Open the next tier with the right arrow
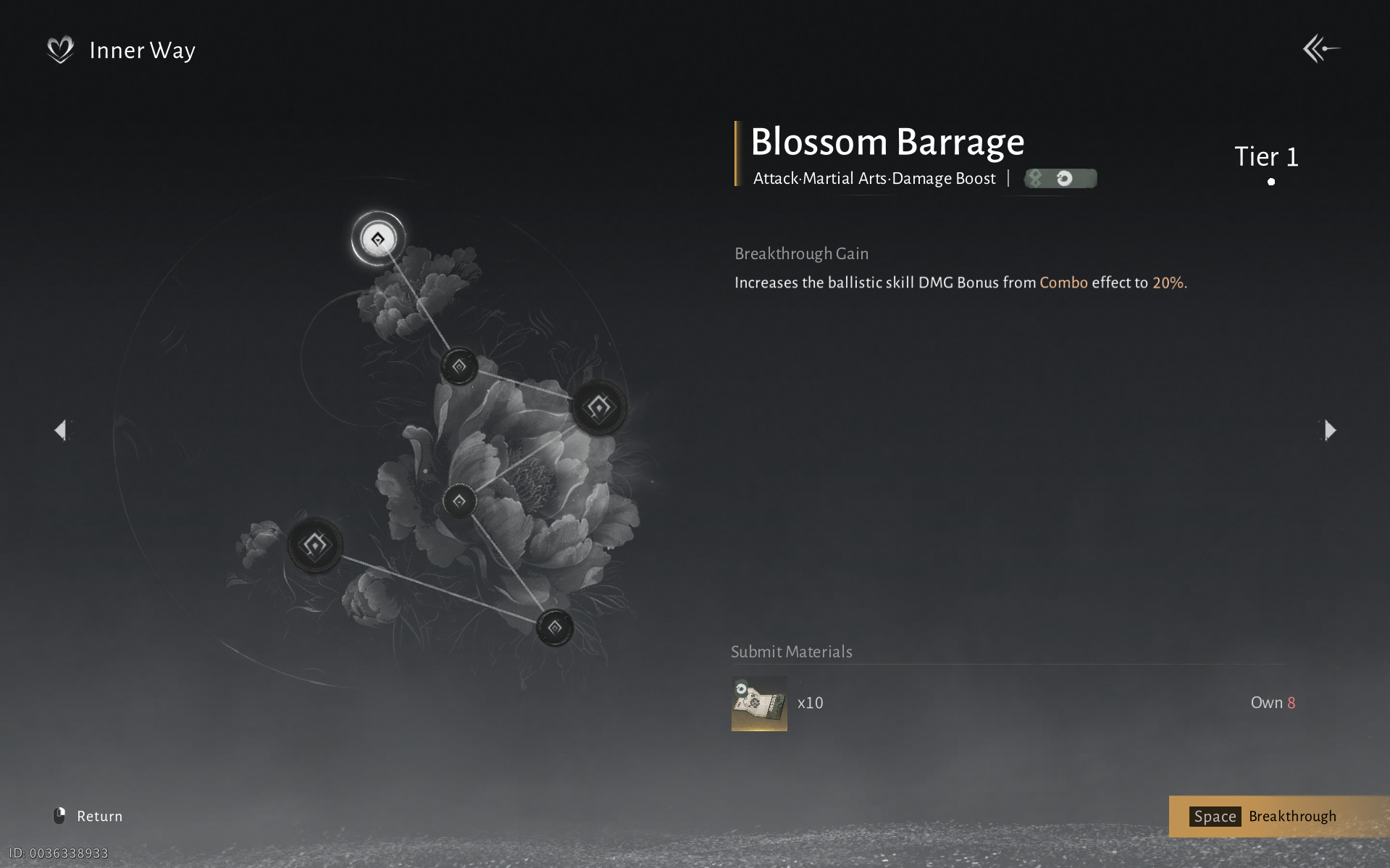Screen dimensions: 1390x868 click(1331, 430)
